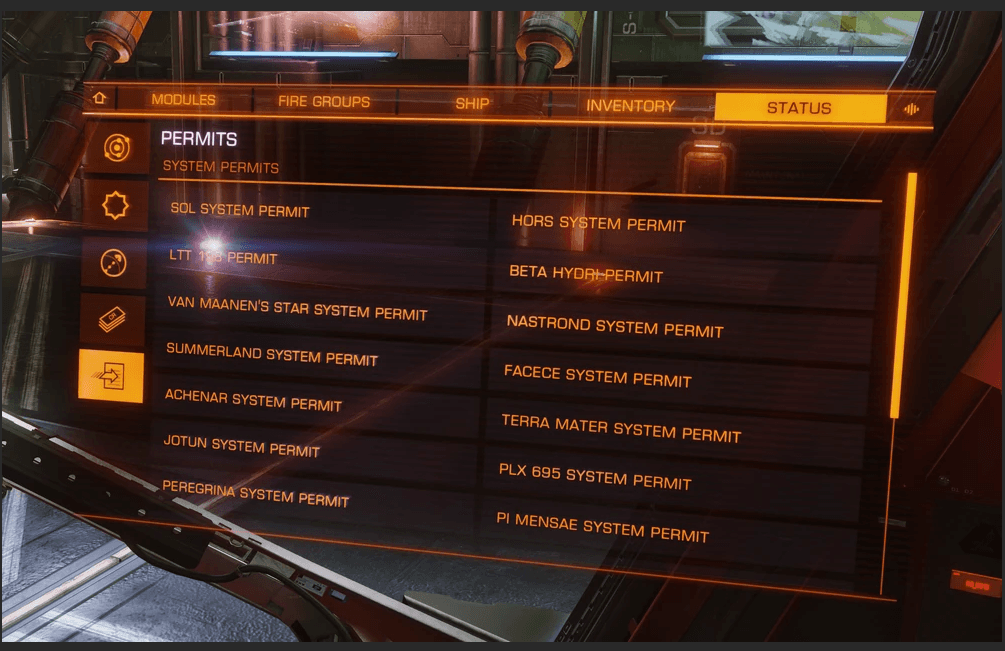Choose the Summerland System Permit row
This screenshot has height=651, width=1005.
(271, 354)
